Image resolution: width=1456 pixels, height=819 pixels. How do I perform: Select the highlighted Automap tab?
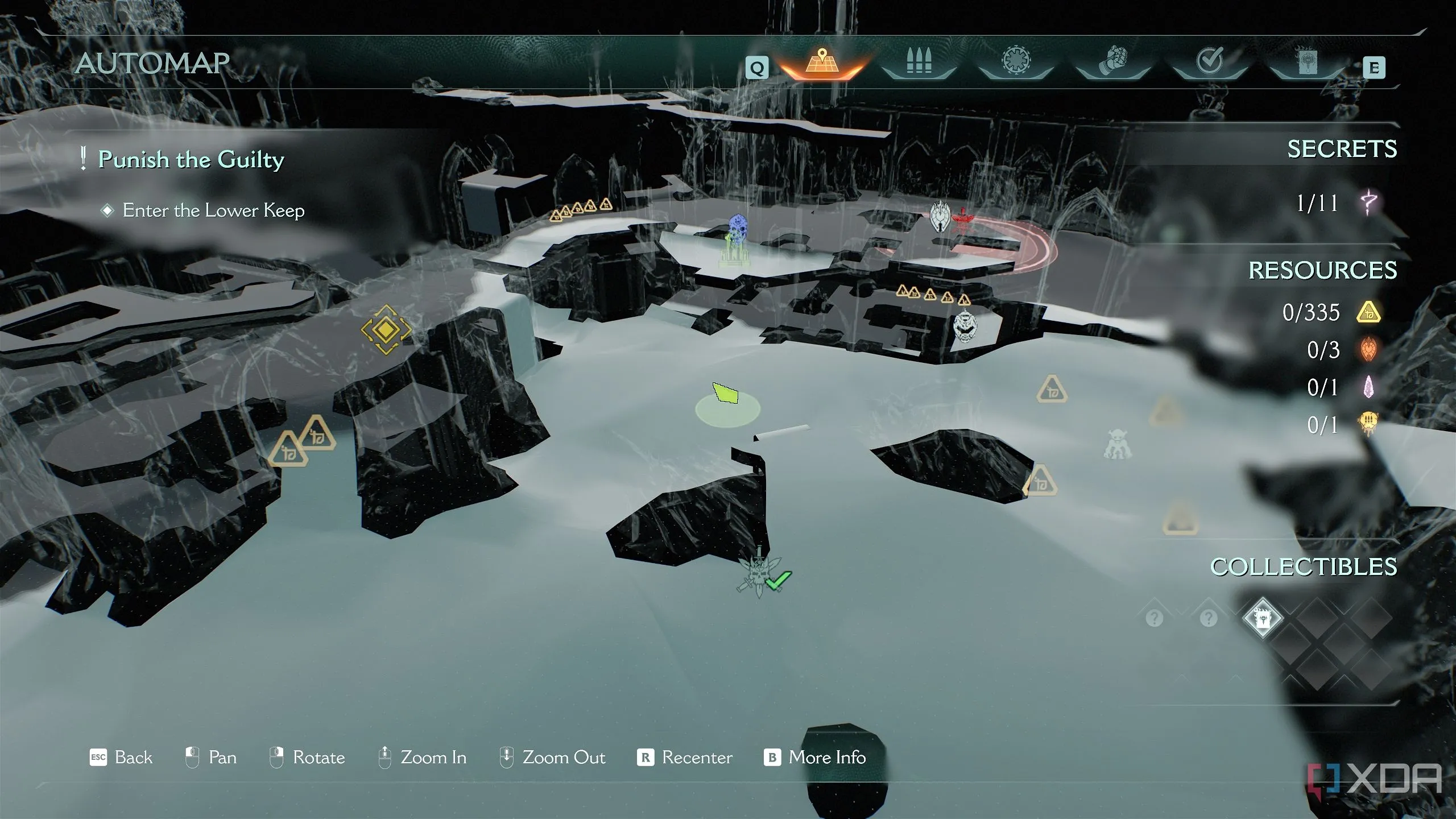click(x=821, y=63)
